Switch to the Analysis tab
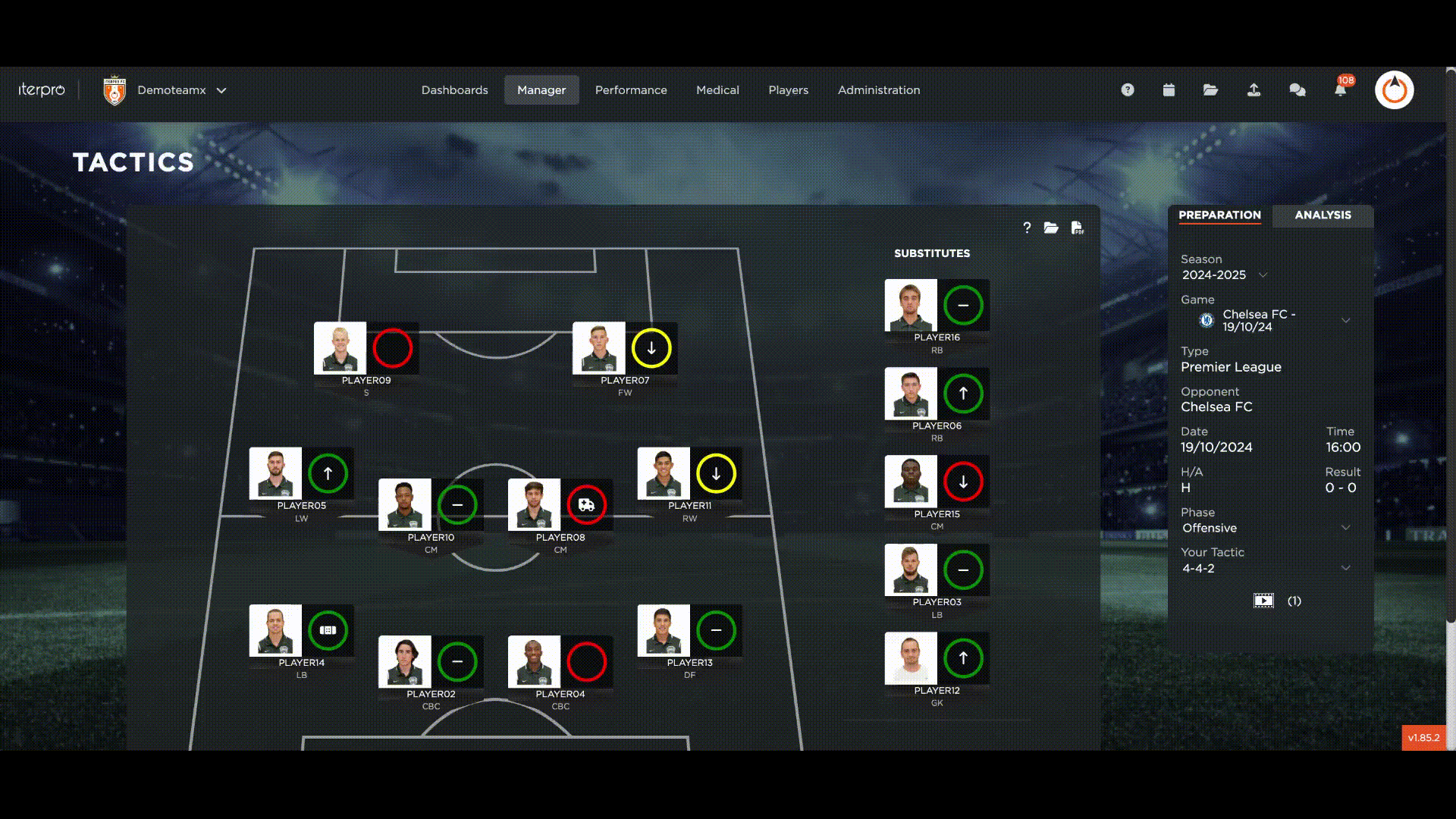Screen dimensions: 1456x819 [1323, 215]
